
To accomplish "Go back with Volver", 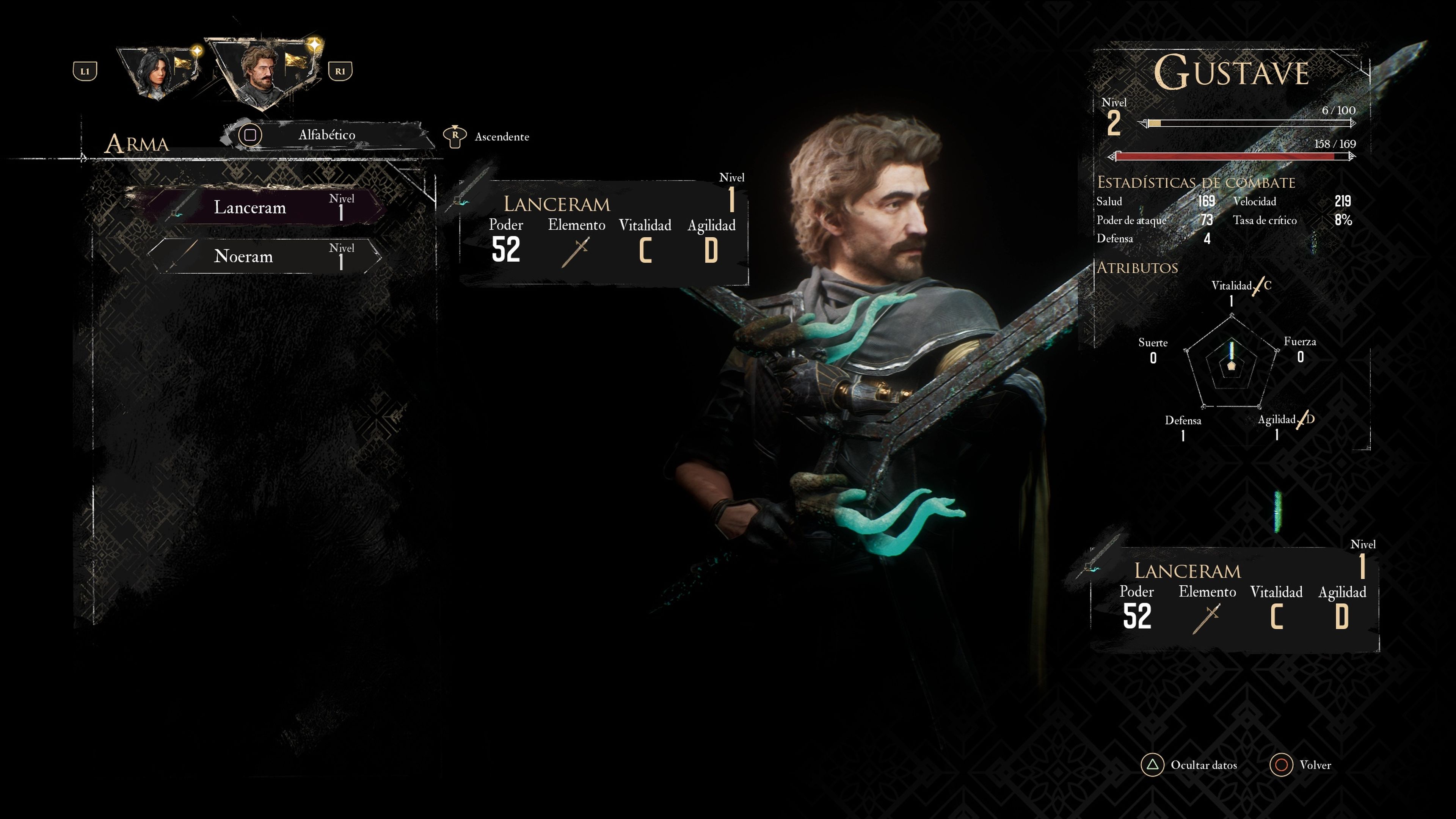I will [x=1300, y=765].
